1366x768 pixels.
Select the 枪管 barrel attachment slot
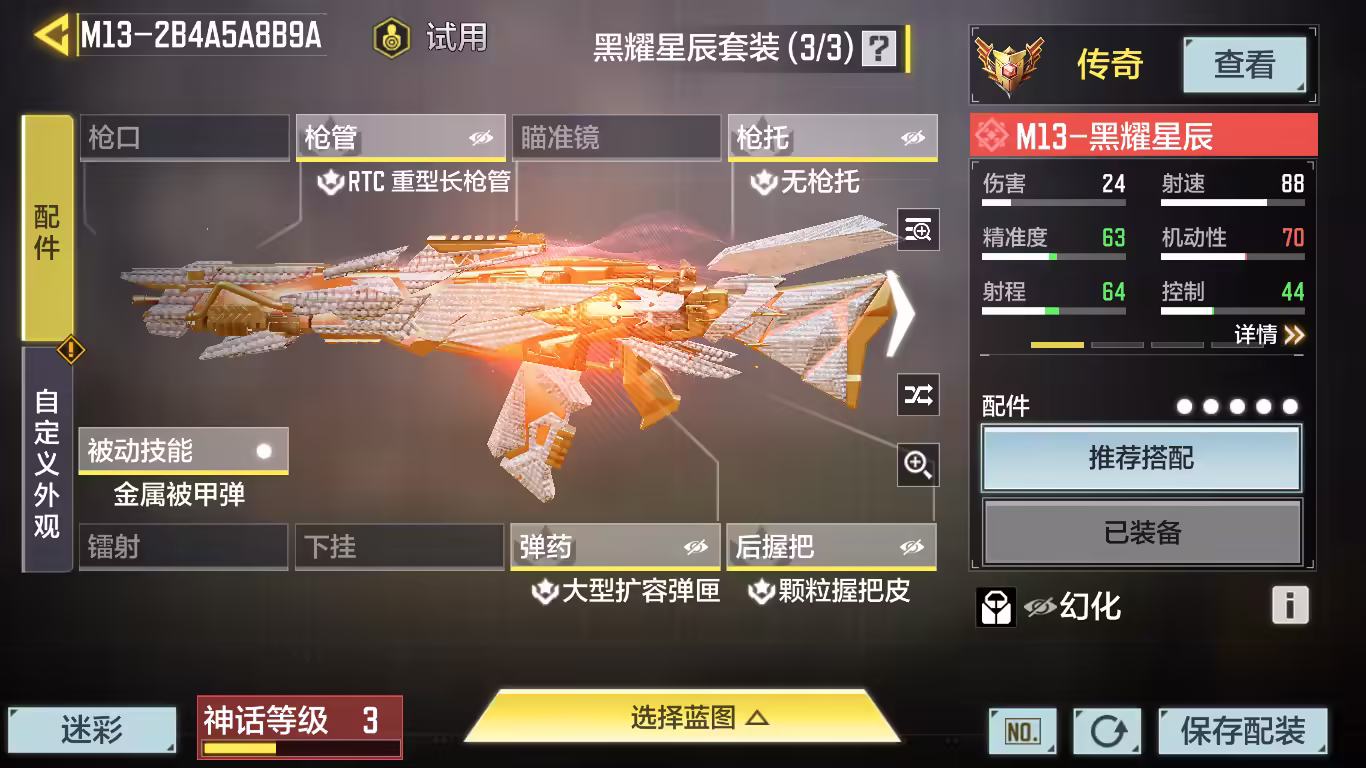400,138
